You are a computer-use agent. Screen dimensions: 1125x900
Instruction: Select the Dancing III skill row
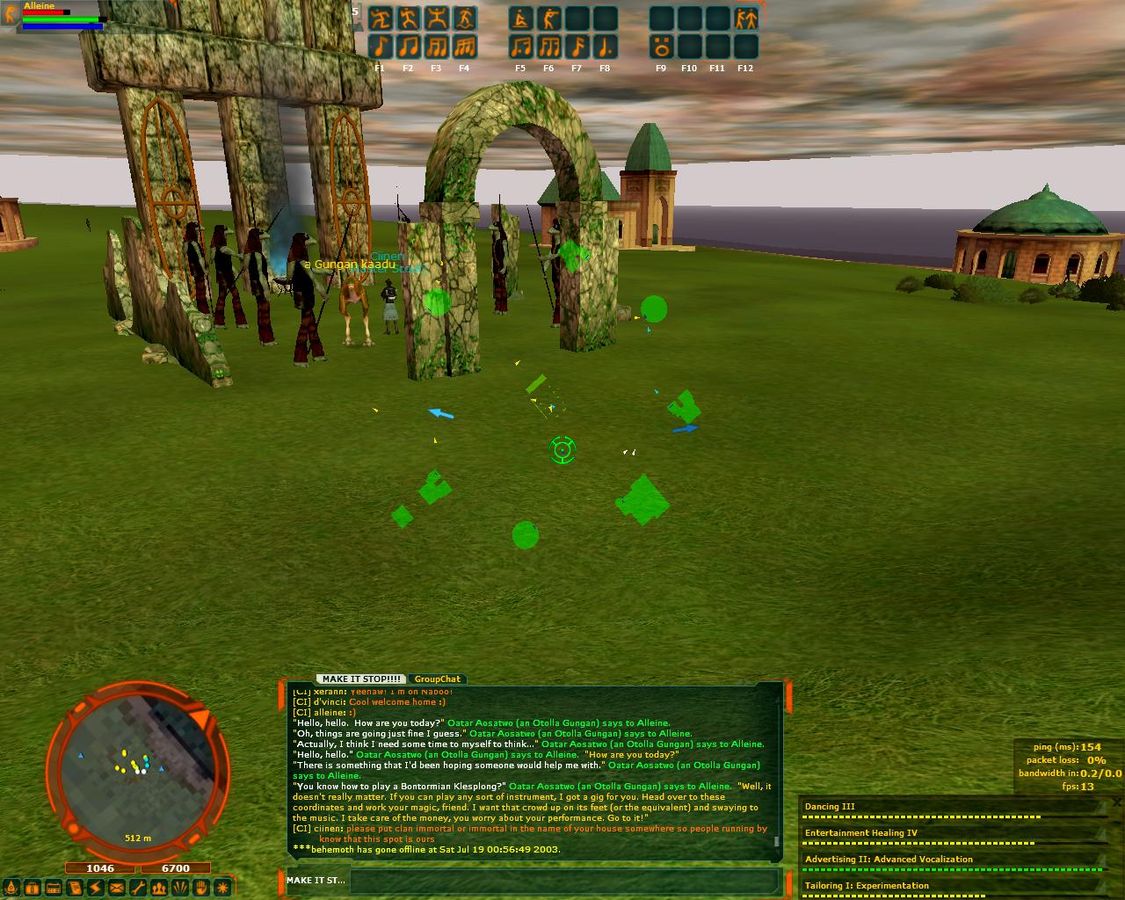coord(950,807)
